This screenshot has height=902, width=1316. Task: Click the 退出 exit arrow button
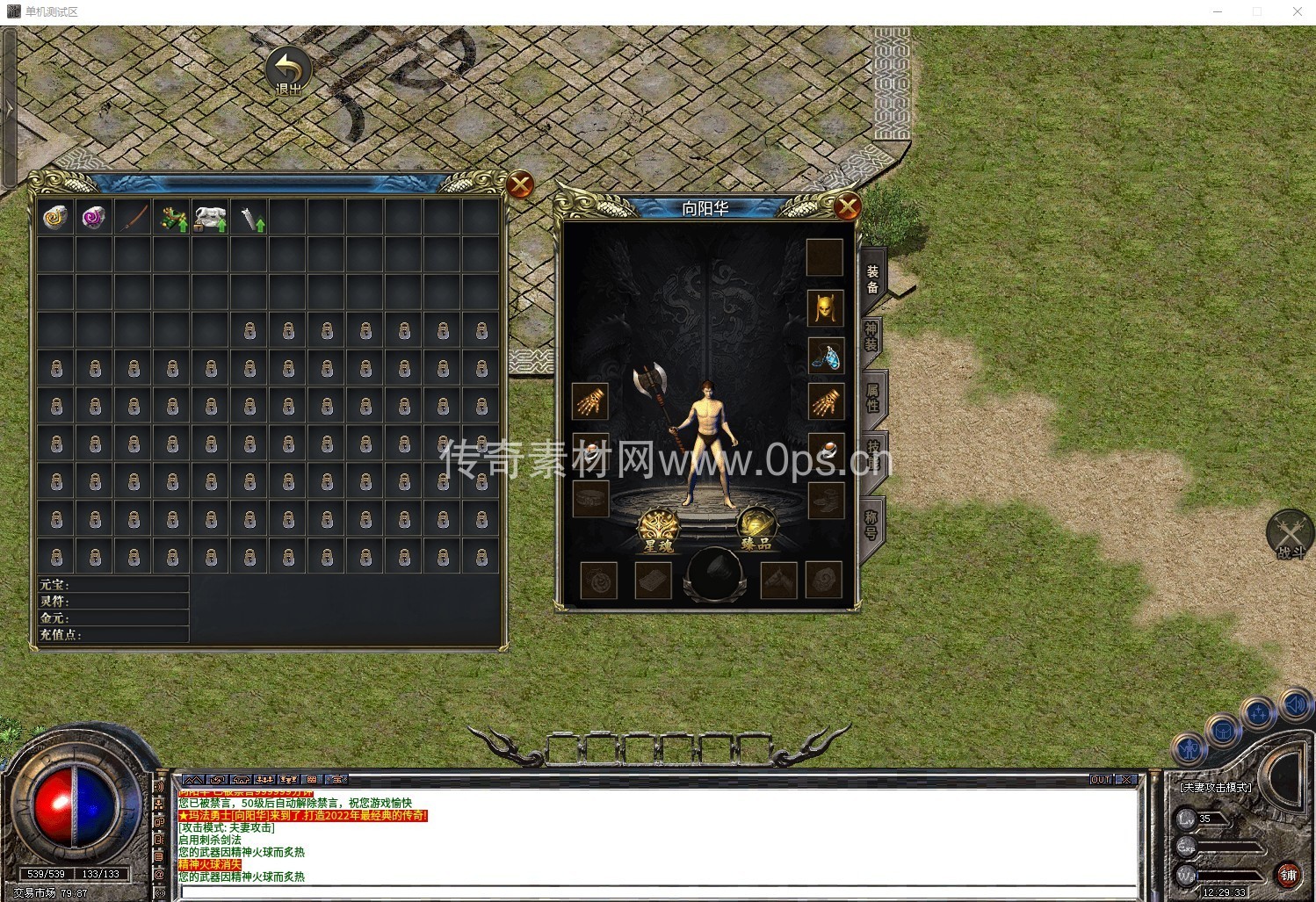(288, 71)
